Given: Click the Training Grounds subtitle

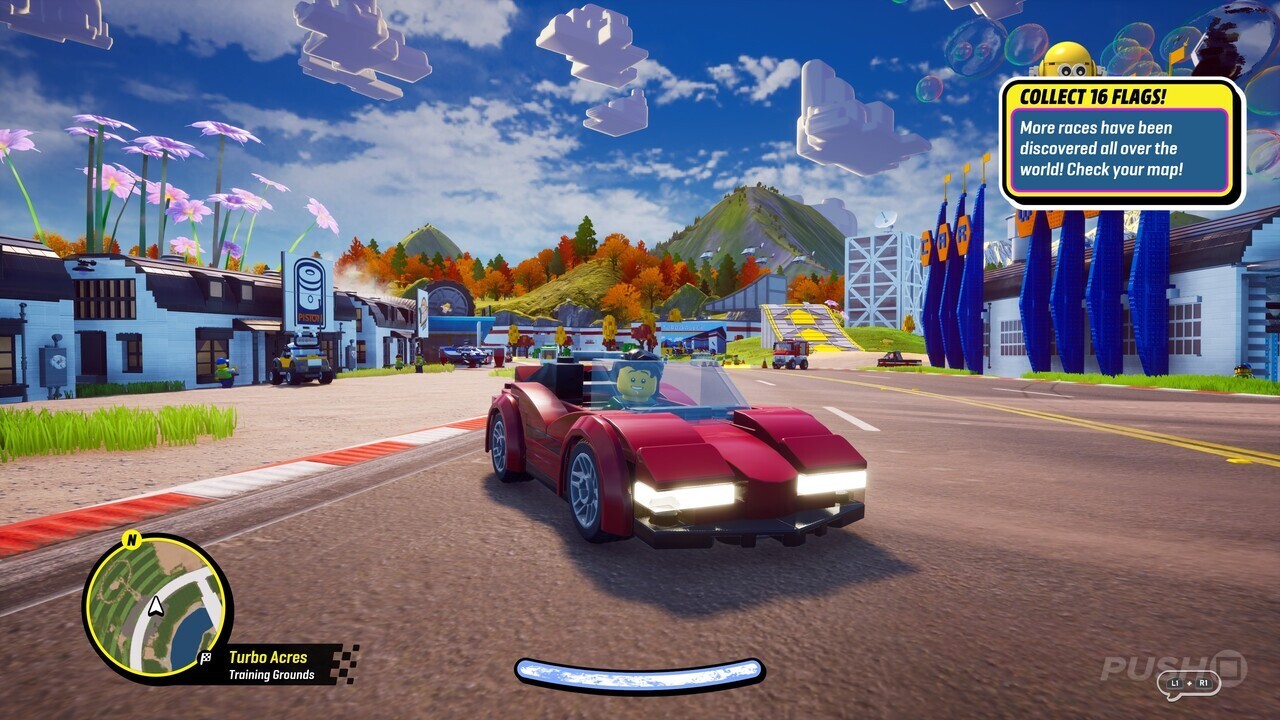Looking at the screenshot, I should coord(272,674).
